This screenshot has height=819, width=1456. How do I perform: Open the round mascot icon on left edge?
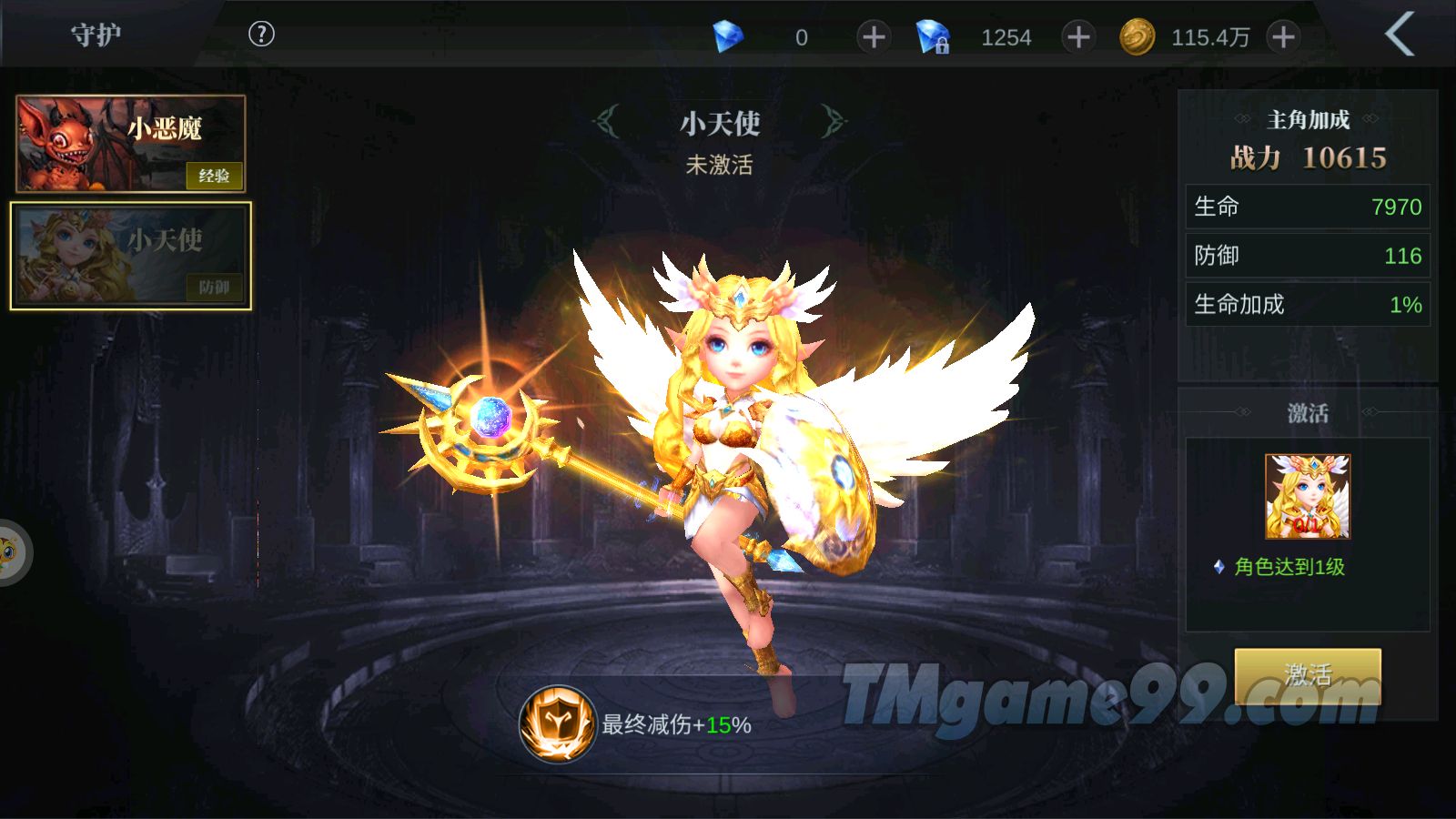click(x=11, y=552)
